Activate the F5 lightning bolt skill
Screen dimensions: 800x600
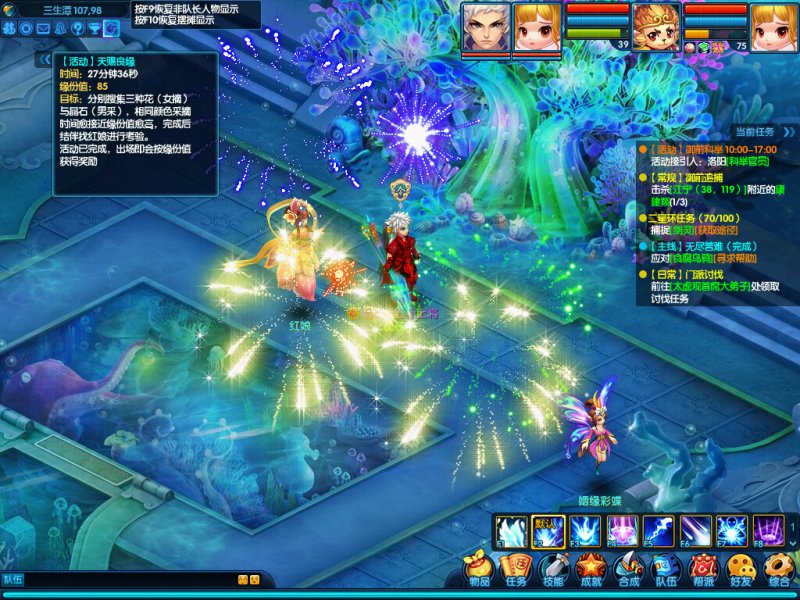[x=659, y=529]
